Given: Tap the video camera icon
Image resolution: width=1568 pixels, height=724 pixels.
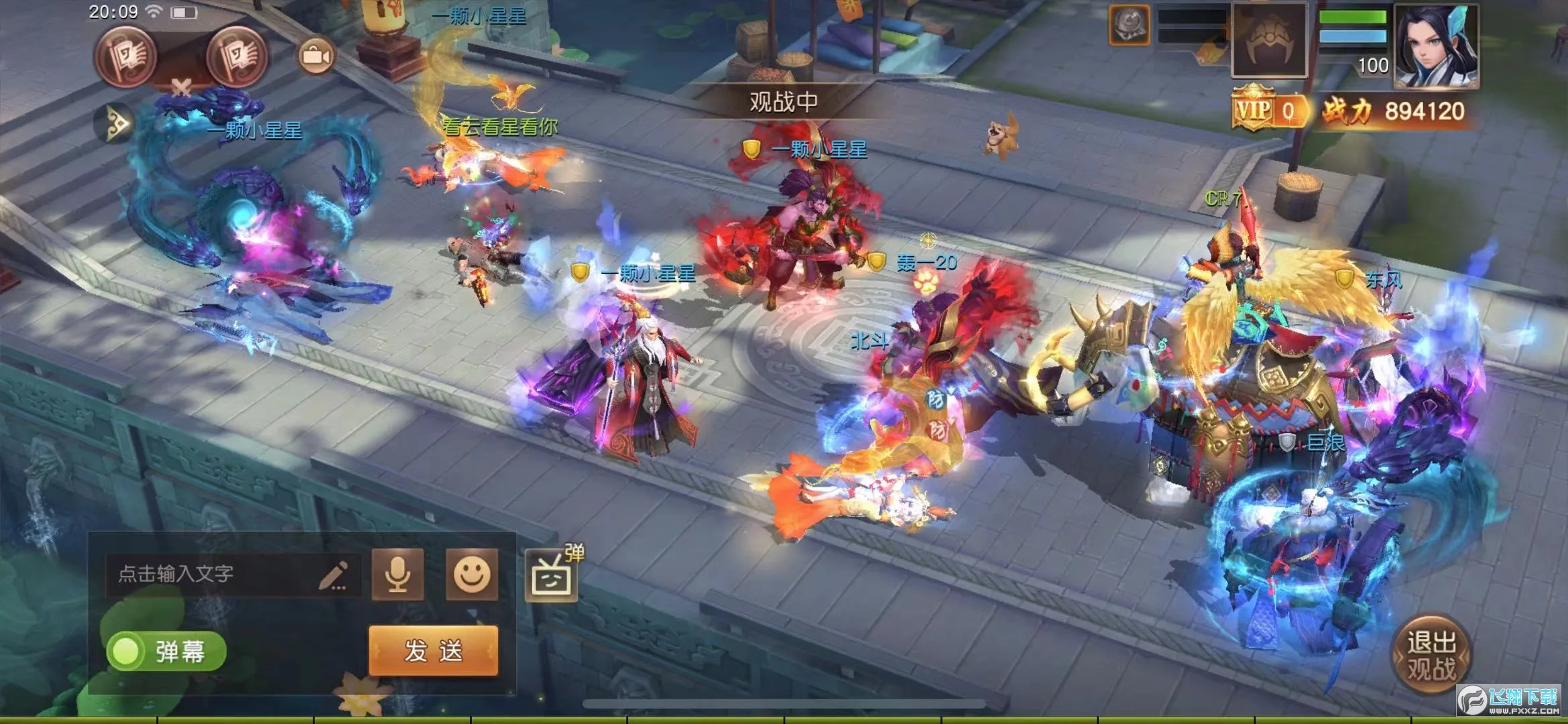Looking at the screenshot, I should [x=316, y=56].
